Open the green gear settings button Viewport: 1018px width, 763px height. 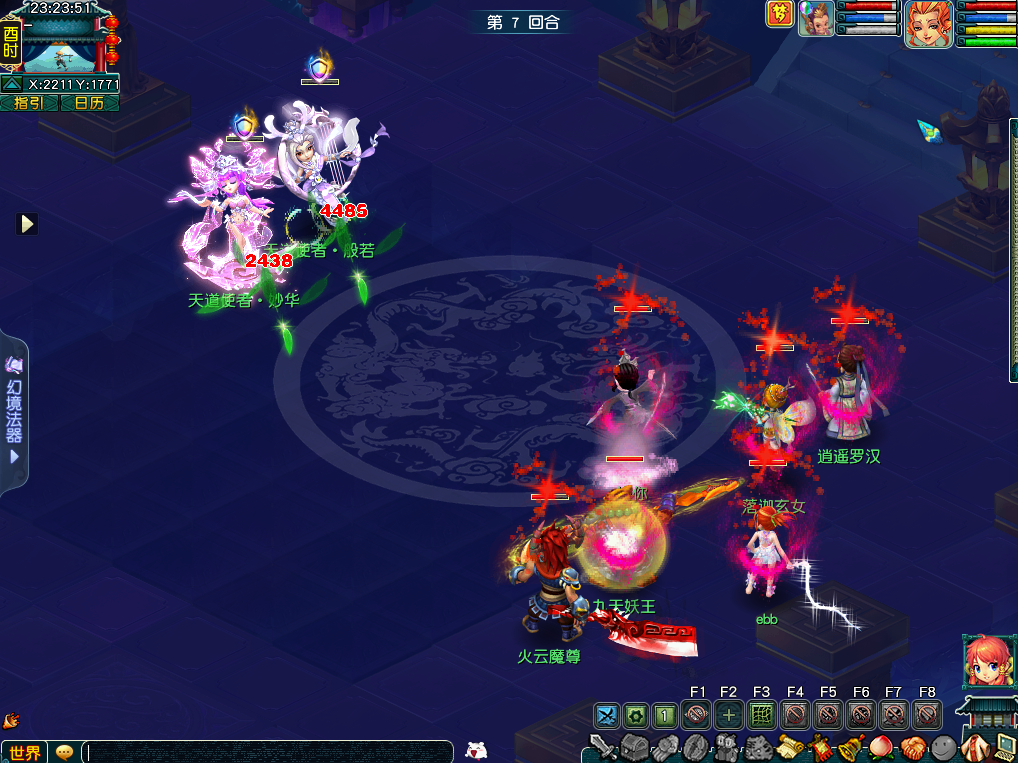636,715
